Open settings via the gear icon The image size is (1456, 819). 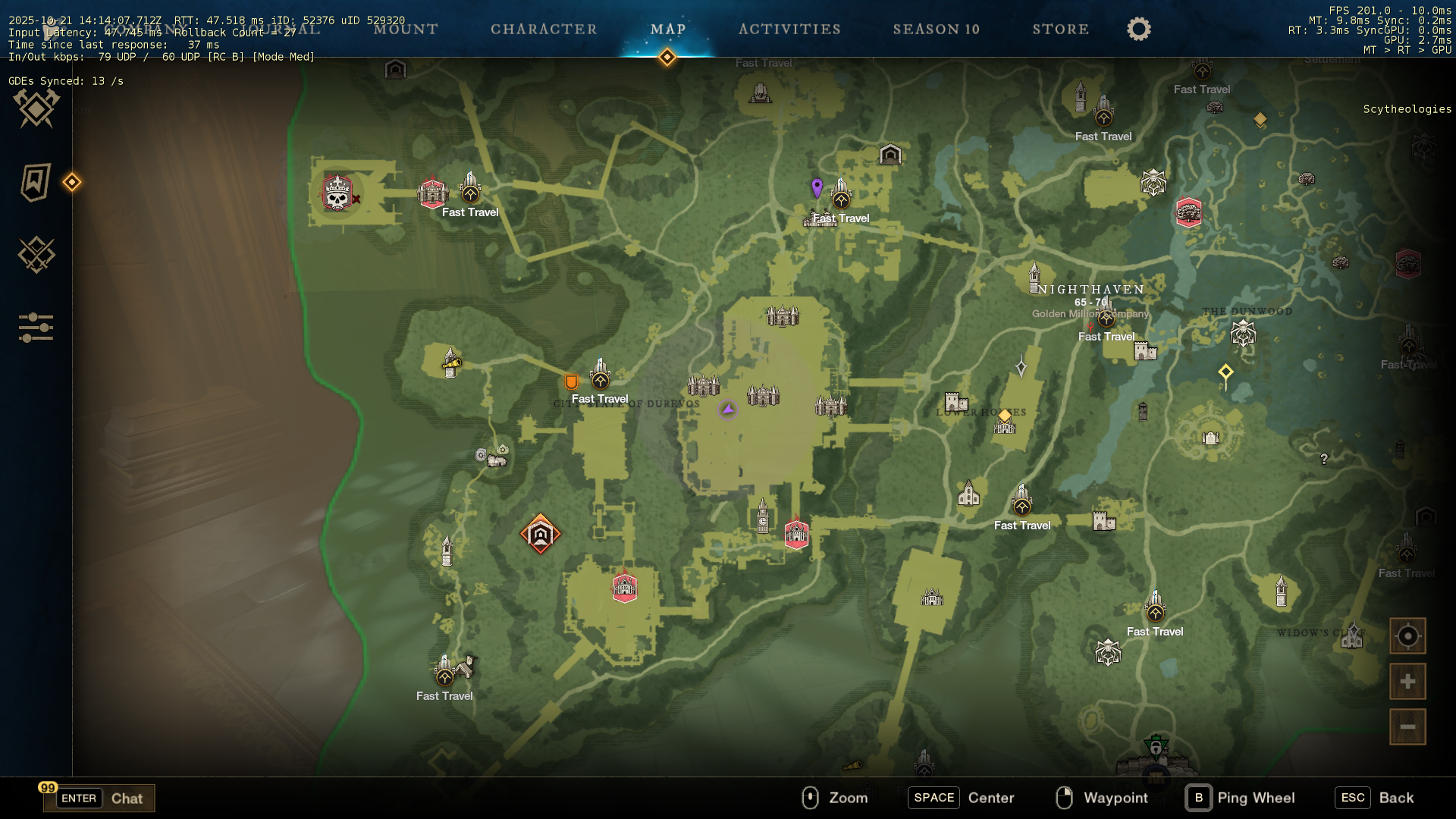1138,30
